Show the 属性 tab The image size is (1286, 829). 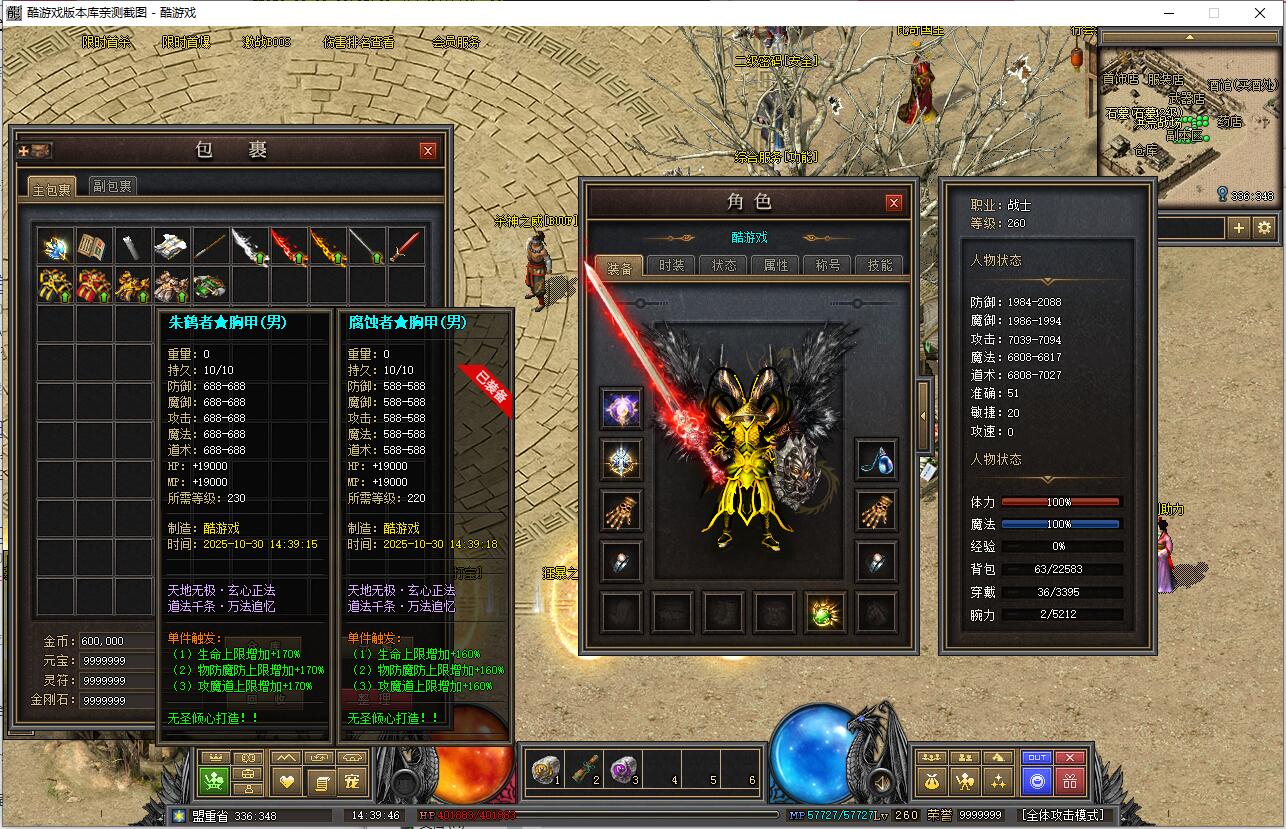click(x=776, y=266)
